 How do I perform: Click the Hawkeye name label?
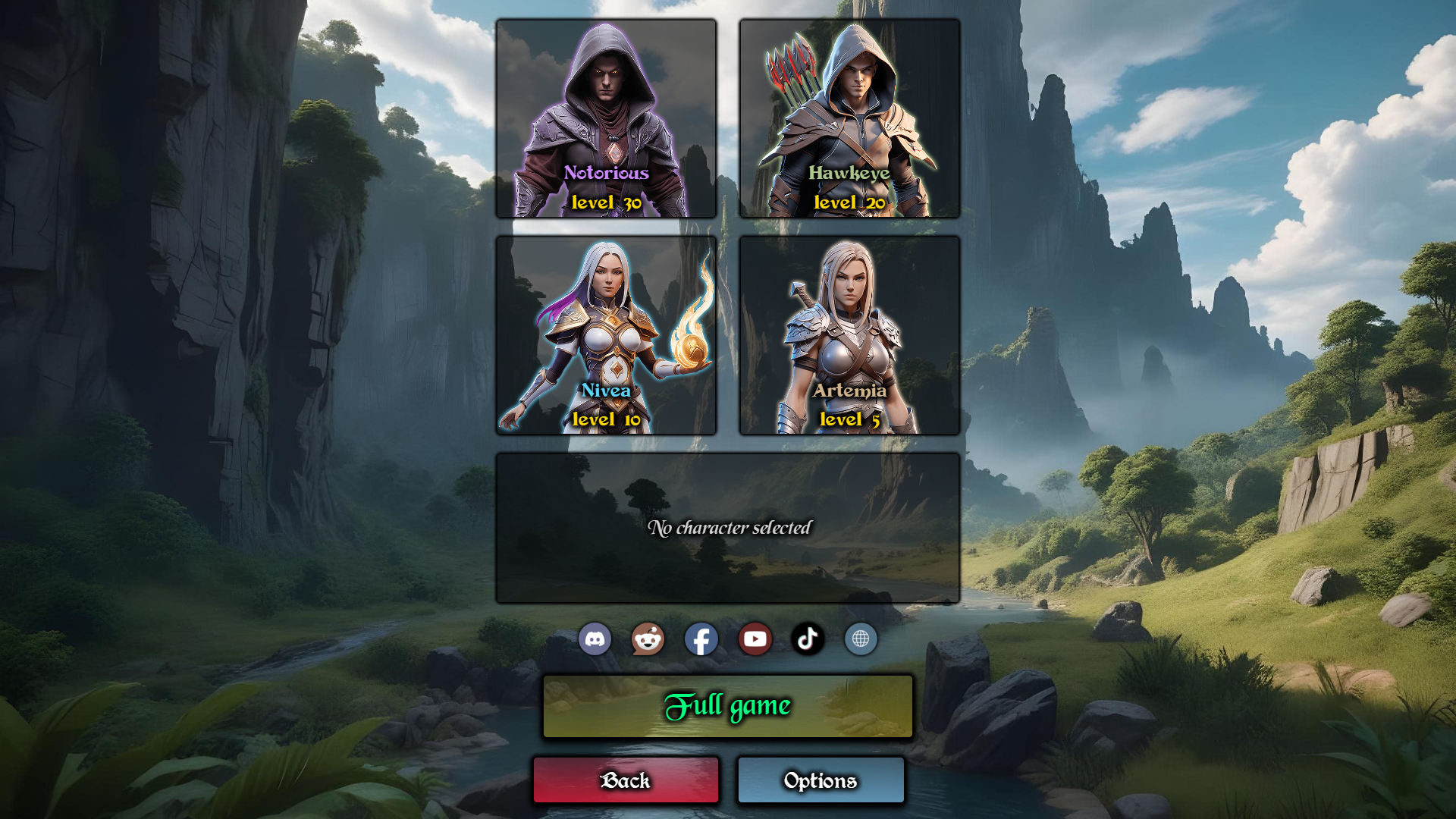point(849,173)
